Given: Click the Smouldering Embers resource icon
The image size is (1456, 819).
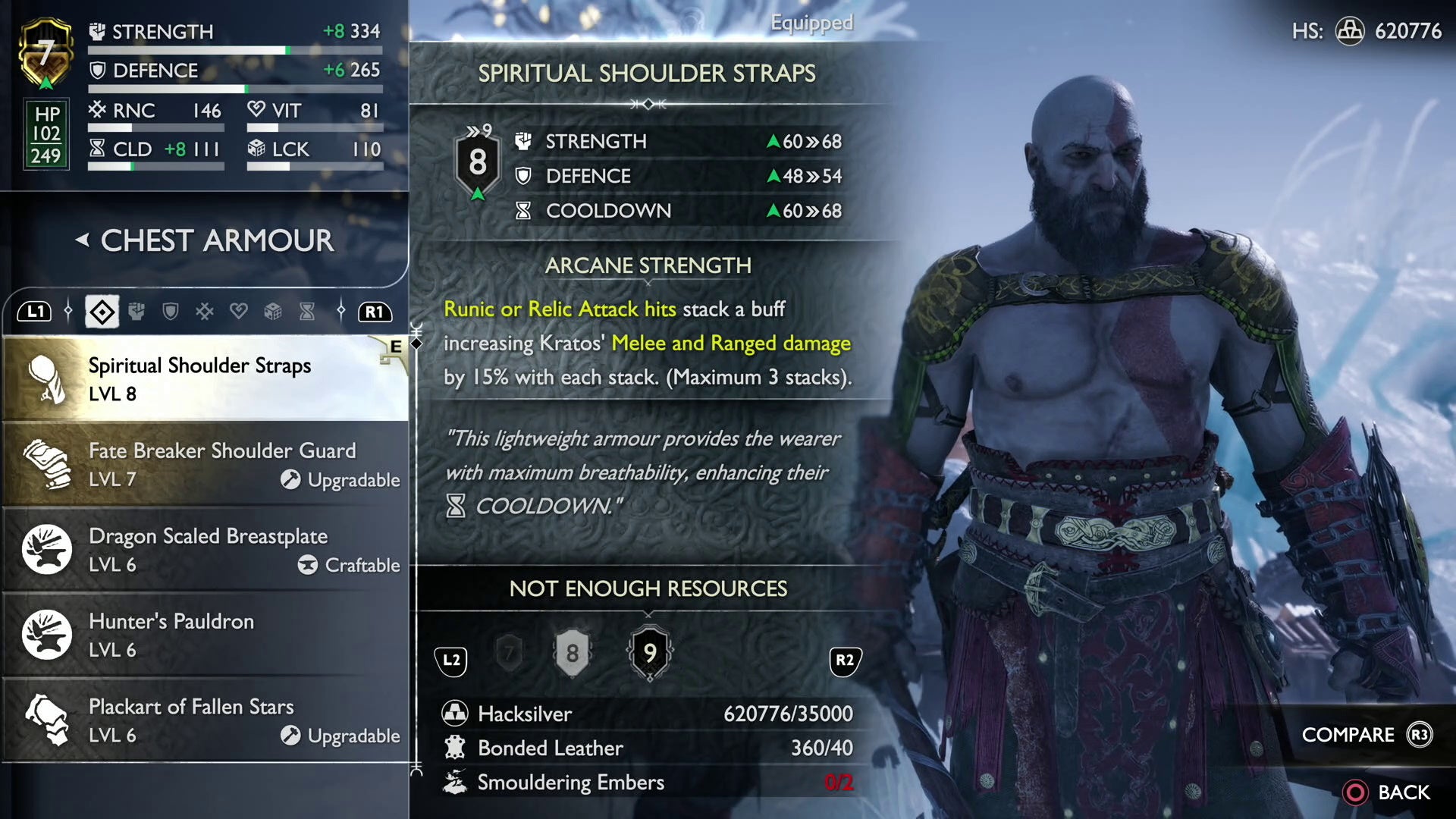Looking at the screenshot, I should click(x=456, y=782).
